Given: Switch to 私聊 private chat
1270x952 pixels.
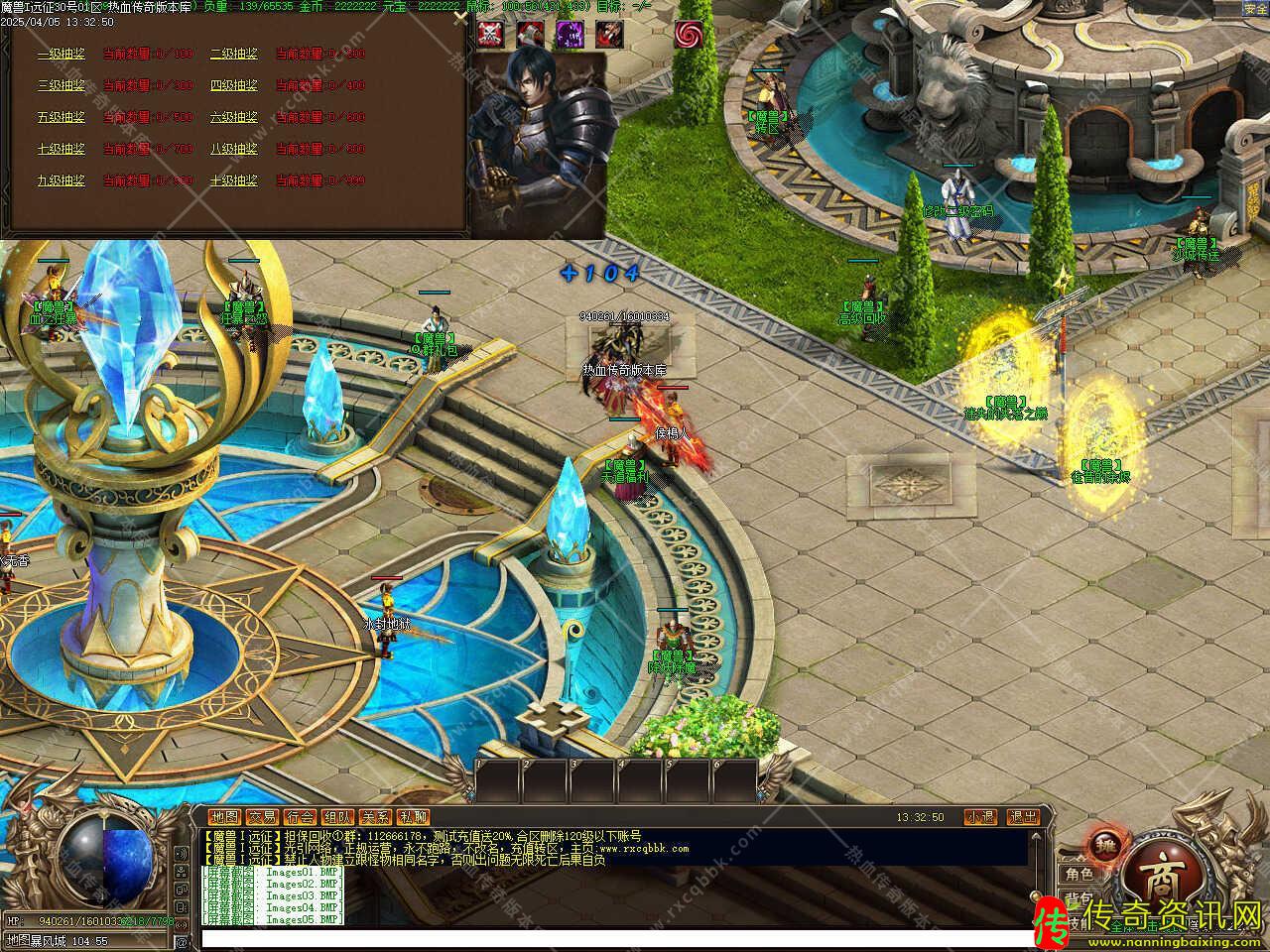Looking at the screenshot, I should click(413, 817).
